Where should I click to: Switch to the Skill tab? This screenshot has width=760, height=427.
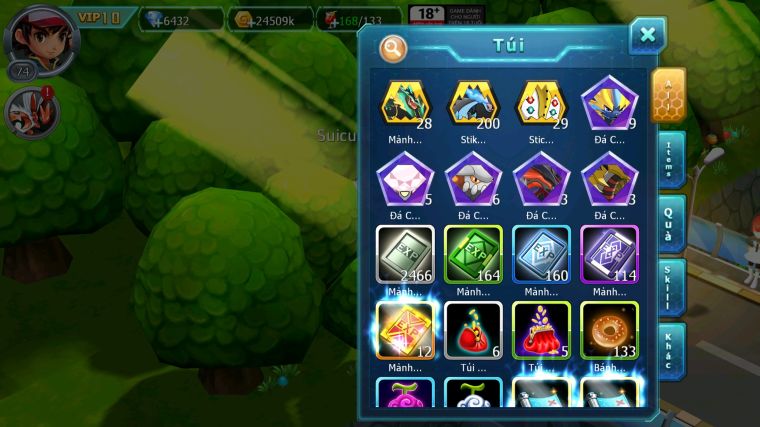coord(672,288)
